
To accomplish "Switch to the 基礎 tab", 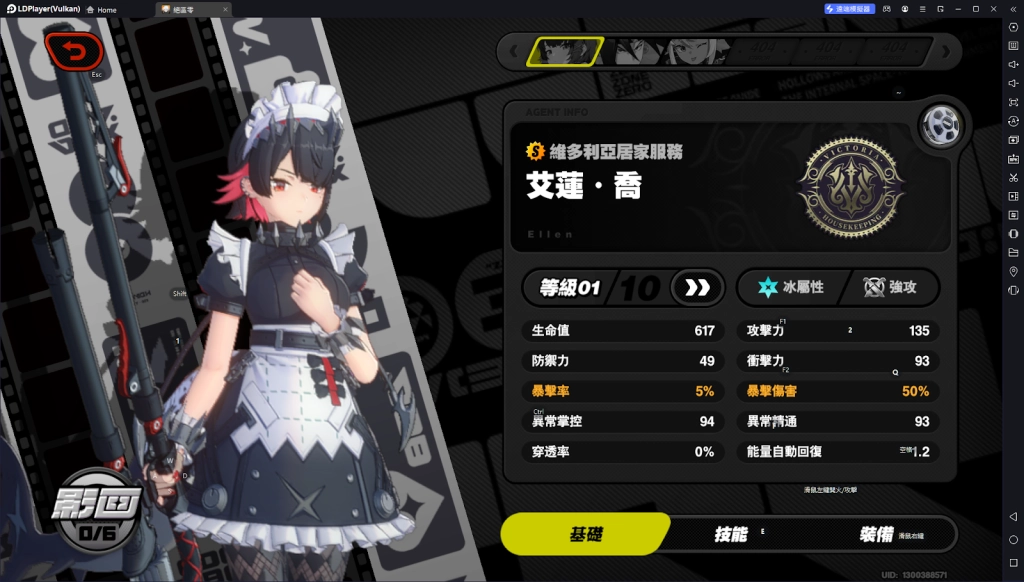I will (x=584, y=534).
